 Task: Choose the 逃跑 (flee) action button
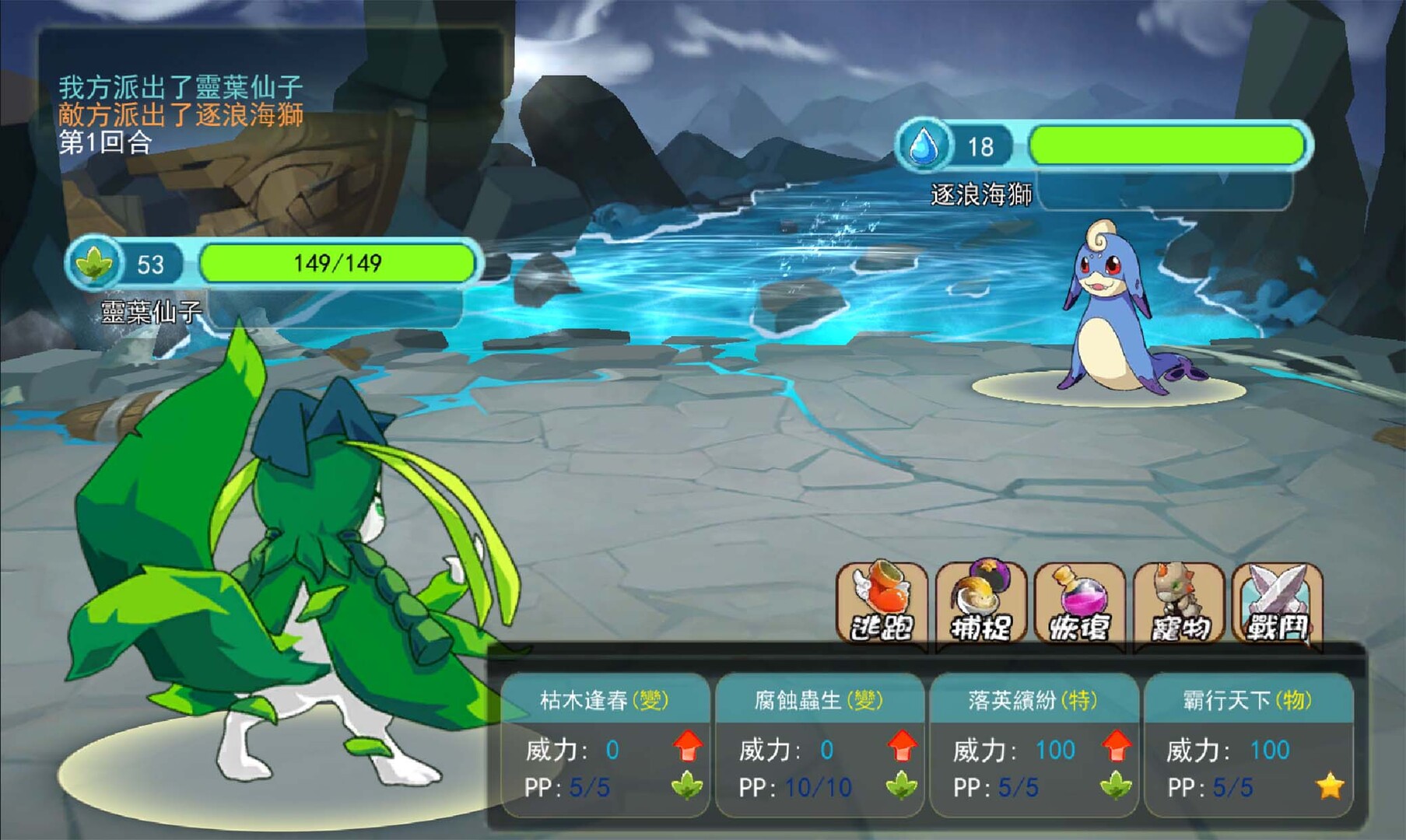tap(882, 605)
